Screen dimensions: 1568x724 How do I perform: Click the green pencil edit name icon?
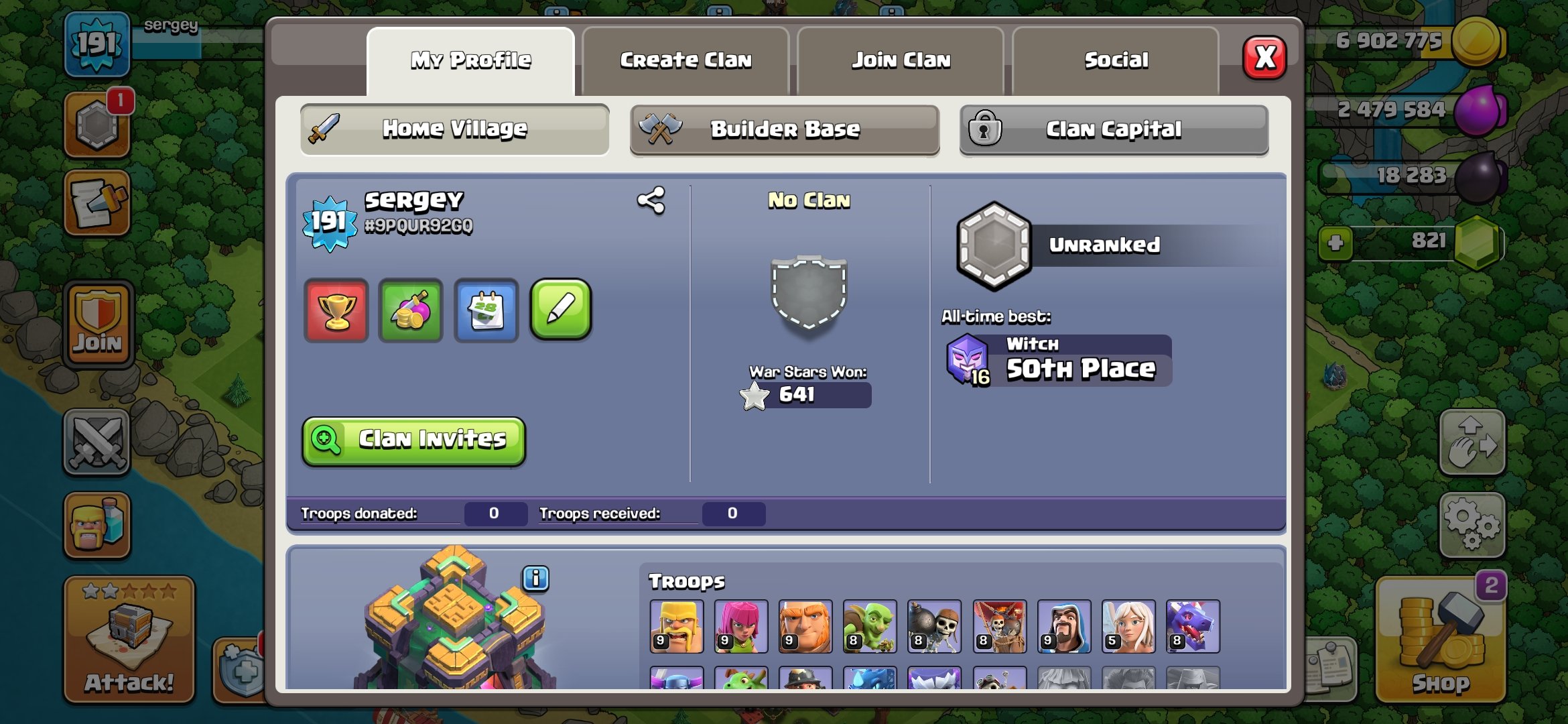click(x=562, y=309)
